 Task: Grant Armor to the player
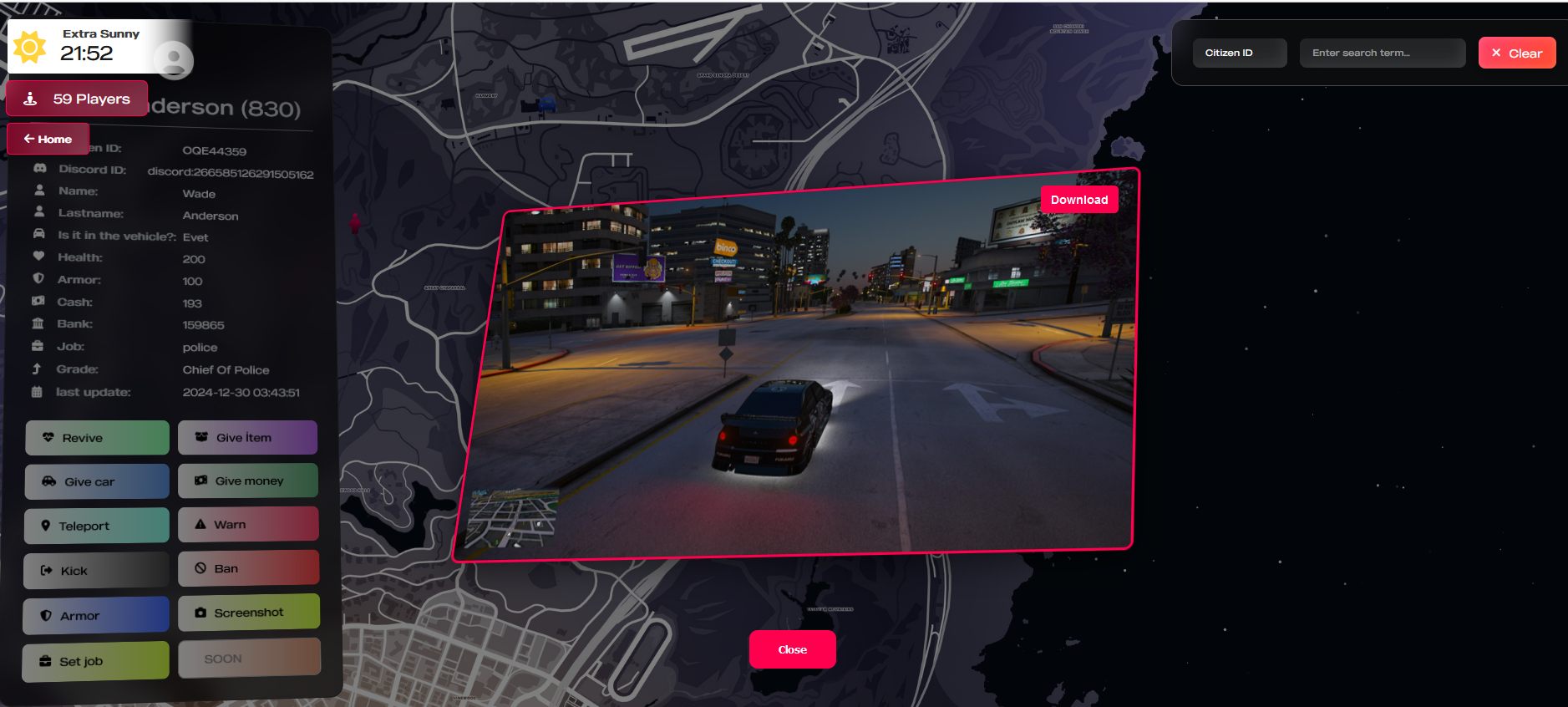click(96, 616)
